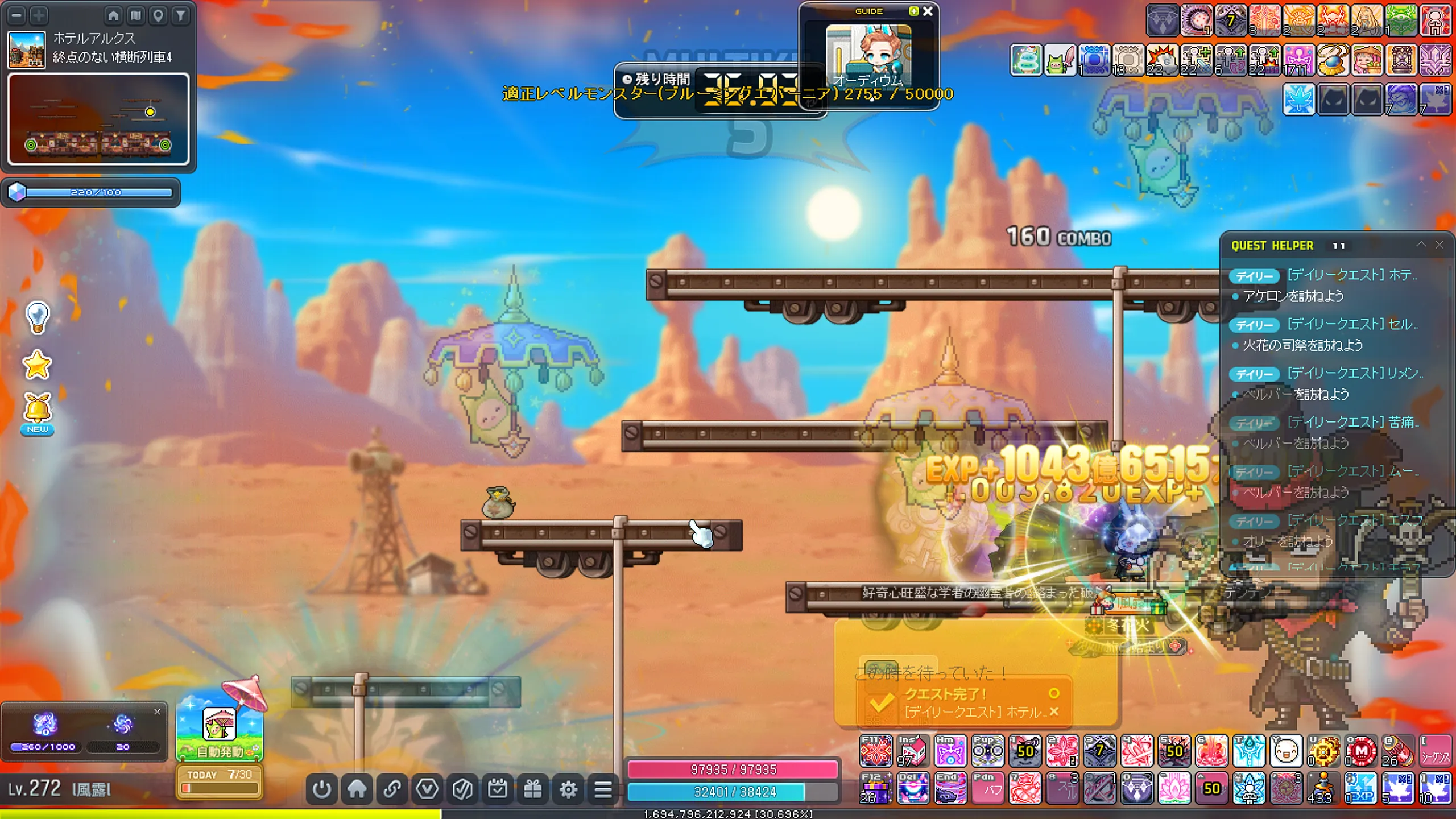The image size is (1456, 819).
Task: Close the Quest Helper panel
Action: 1440,245
